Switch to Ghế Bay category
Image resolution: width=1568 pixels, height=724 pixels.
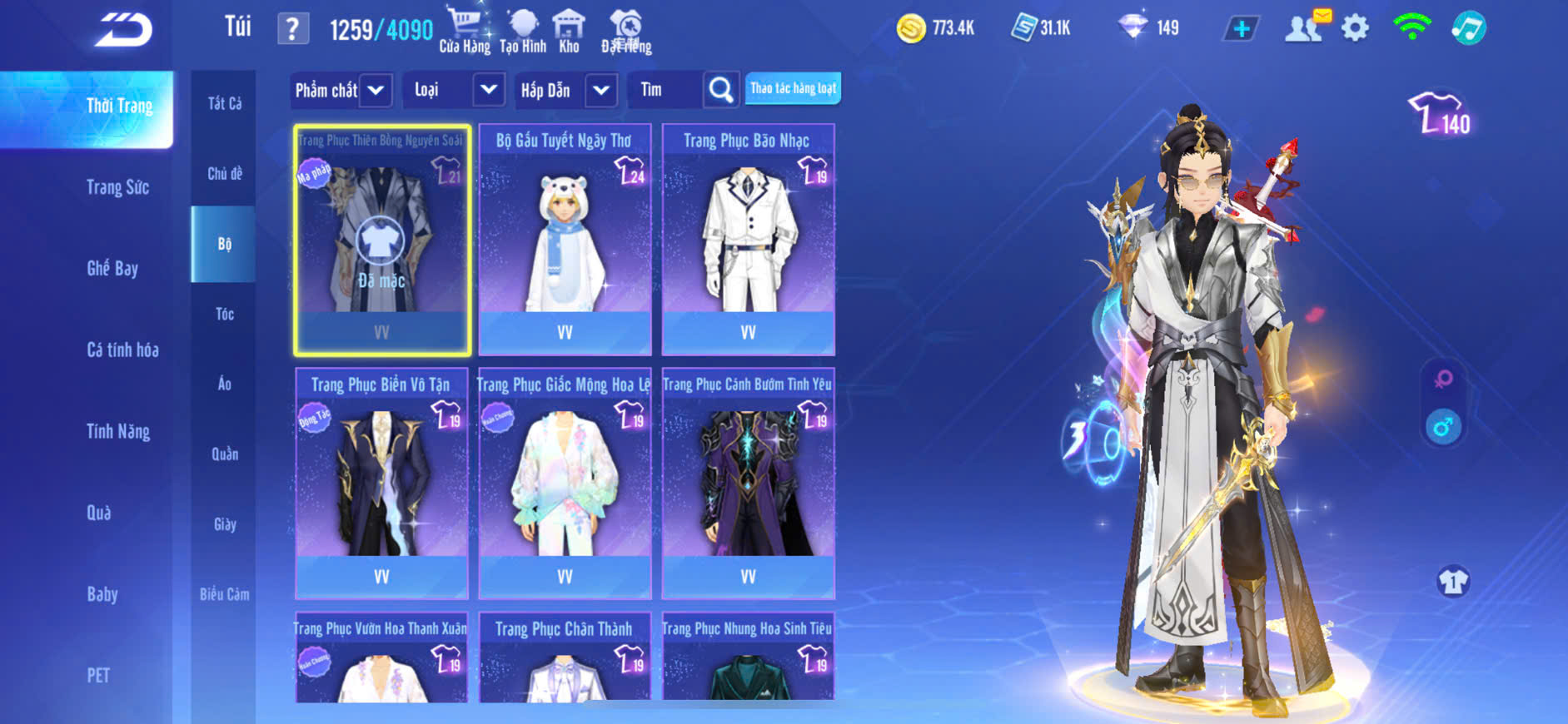point(112,268)
